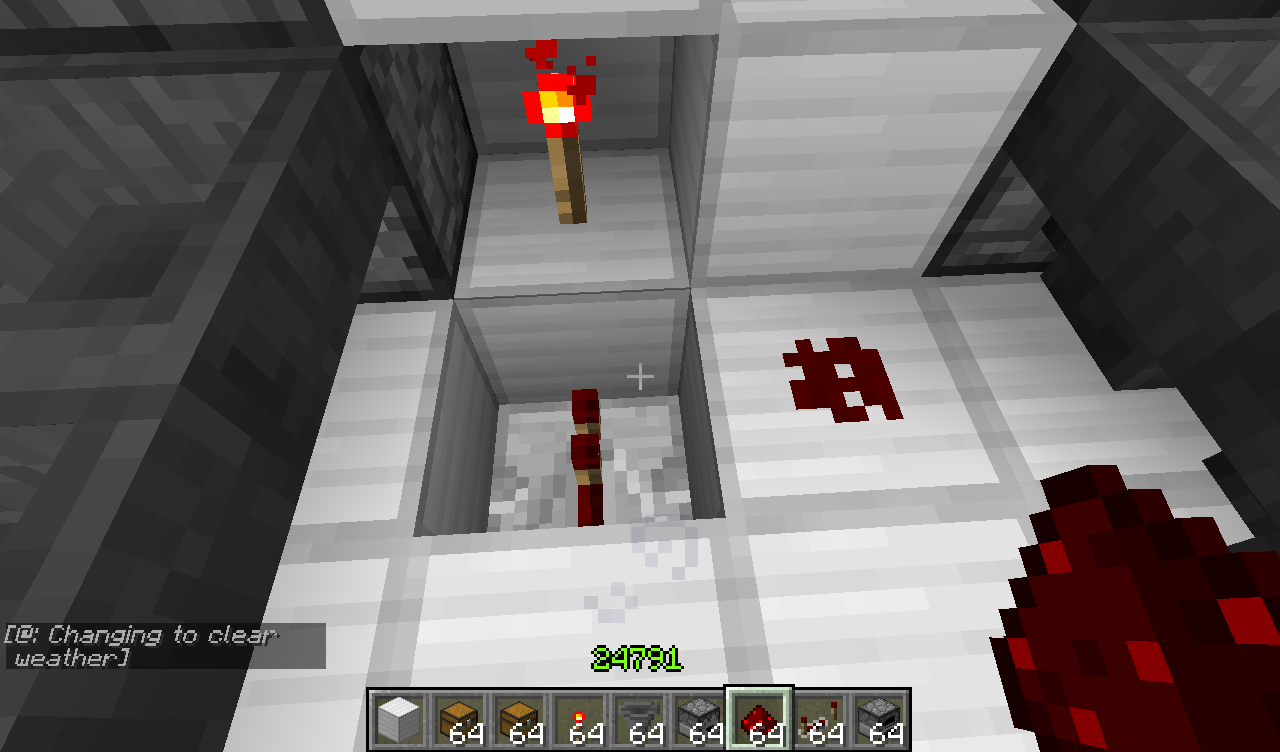
Task: Click the redstone dust placed on the quartz floor
Action: (x=840, y=375)
